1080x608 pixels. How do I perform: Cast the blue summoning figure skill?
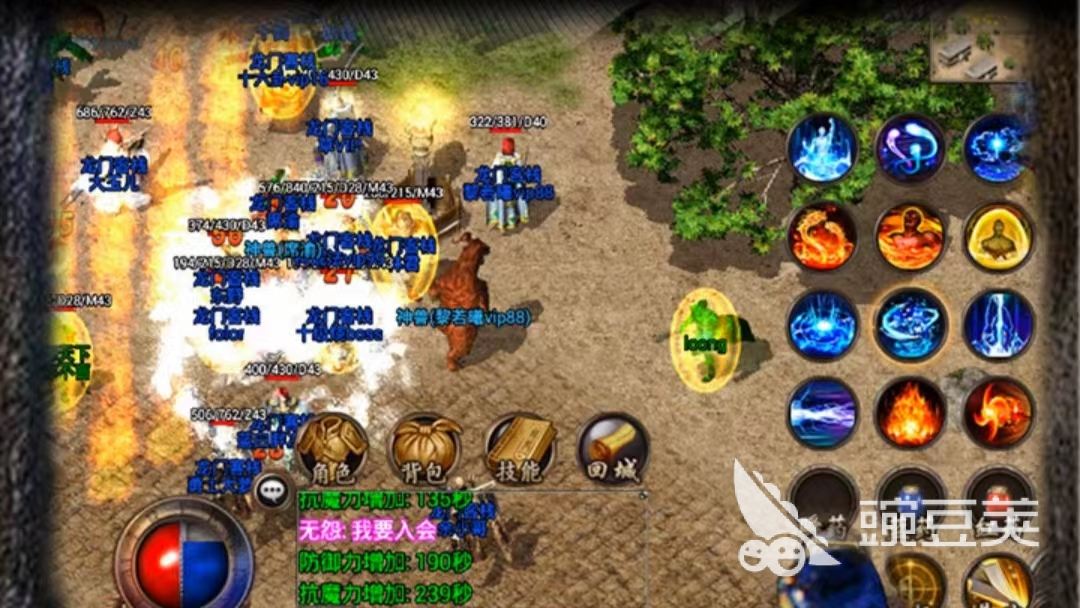823,149
